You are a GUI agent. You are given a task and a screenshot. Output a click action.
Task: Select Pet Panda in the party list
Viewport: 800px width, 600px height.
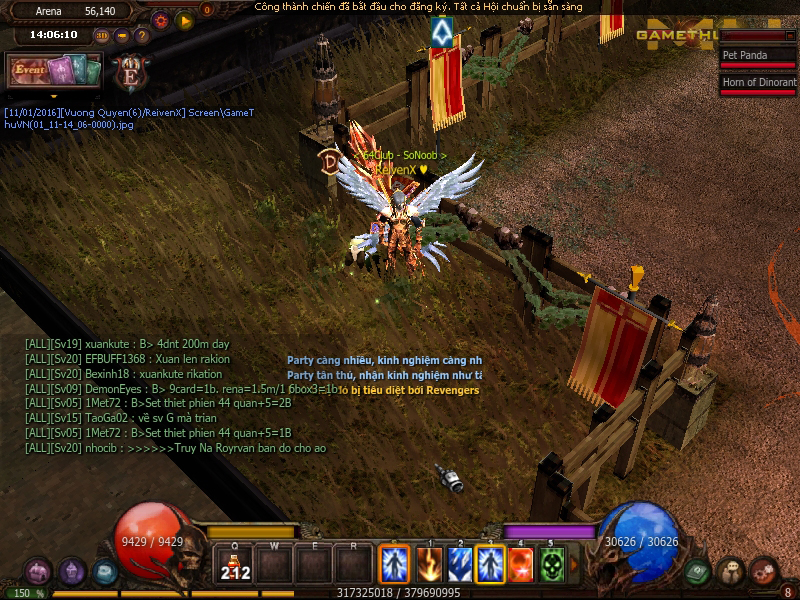[757, 56]
